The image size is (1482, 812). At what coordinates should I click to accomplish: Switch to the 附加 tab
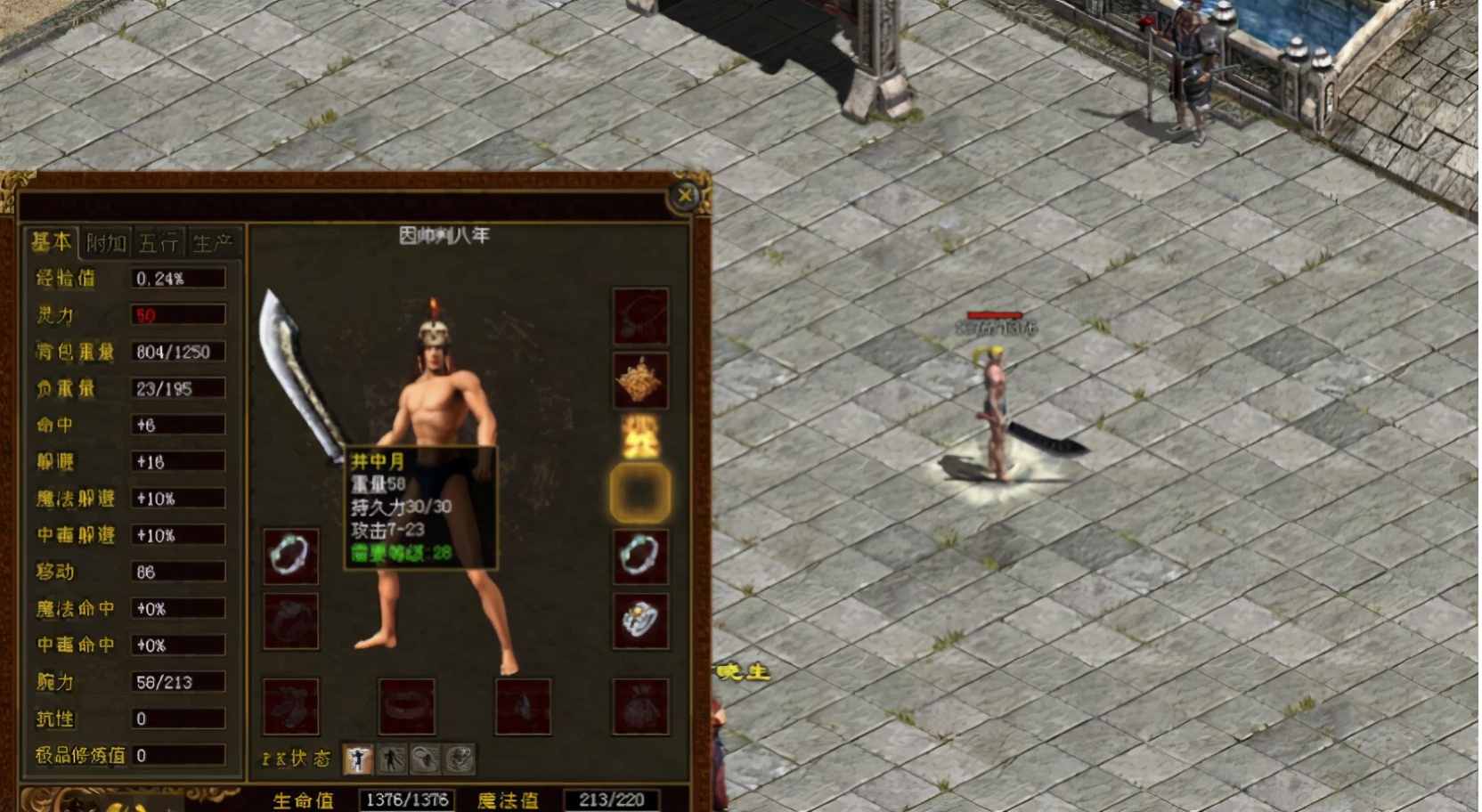tap(106, 243)
